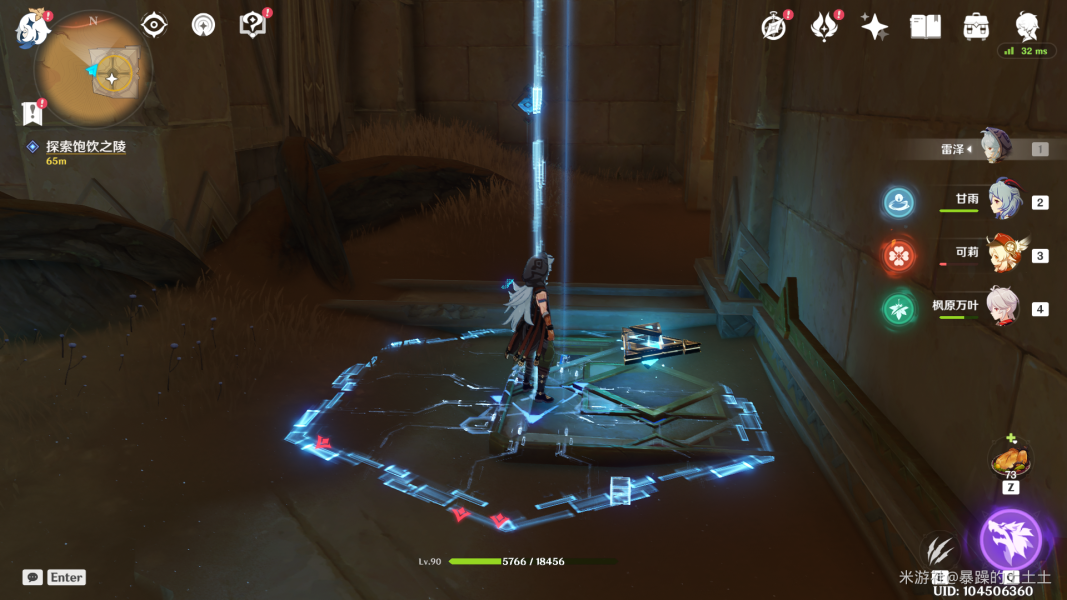Open the compass events icon
The image size is (1067, 600).
pyautogui.click(x=774, y=27)
